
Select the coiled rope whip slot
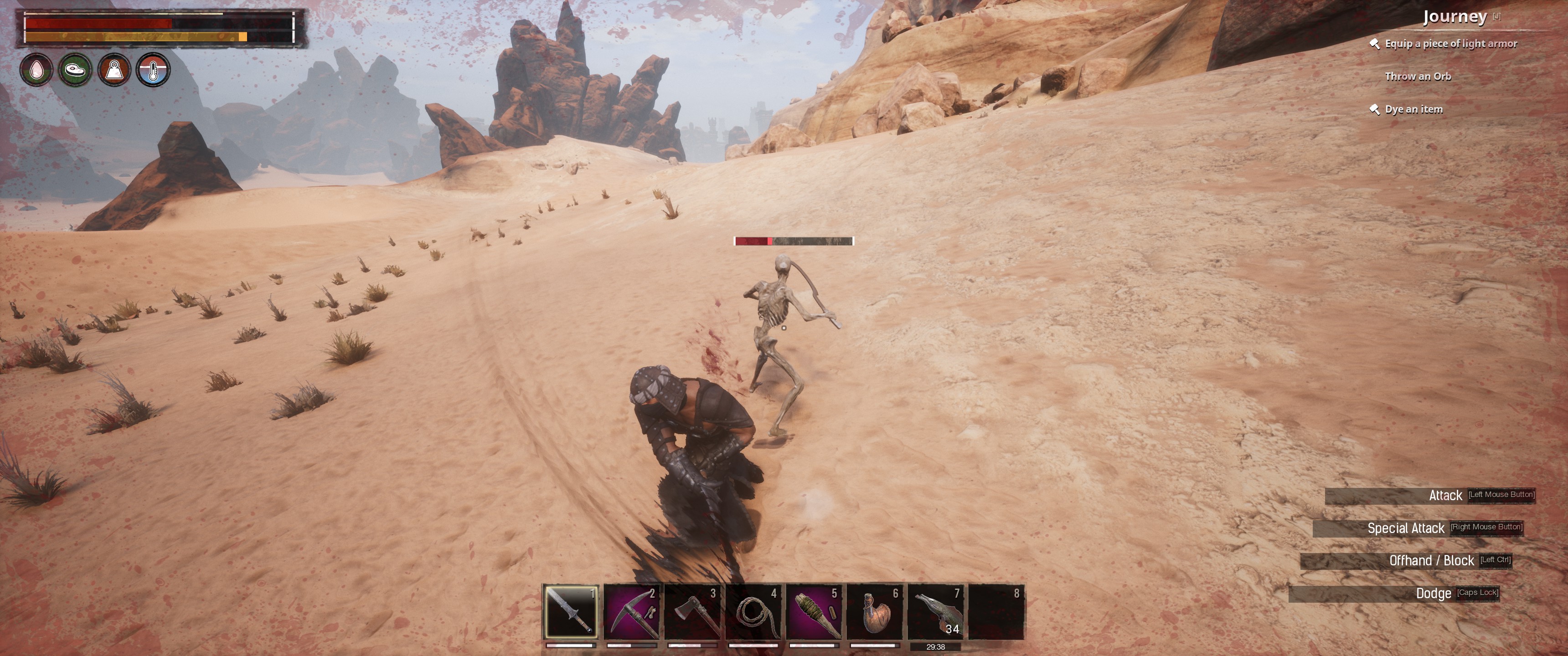point(753,611)
